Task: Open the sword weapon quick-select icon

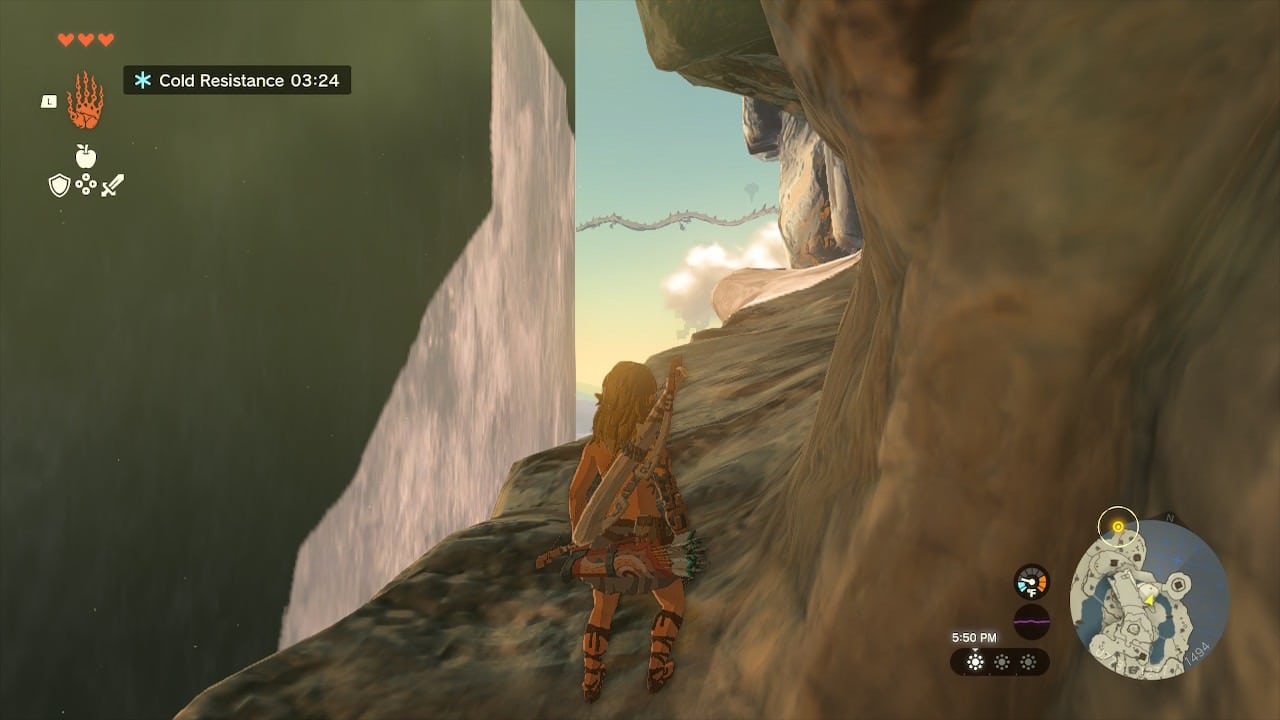Action: tap(112, 185)
